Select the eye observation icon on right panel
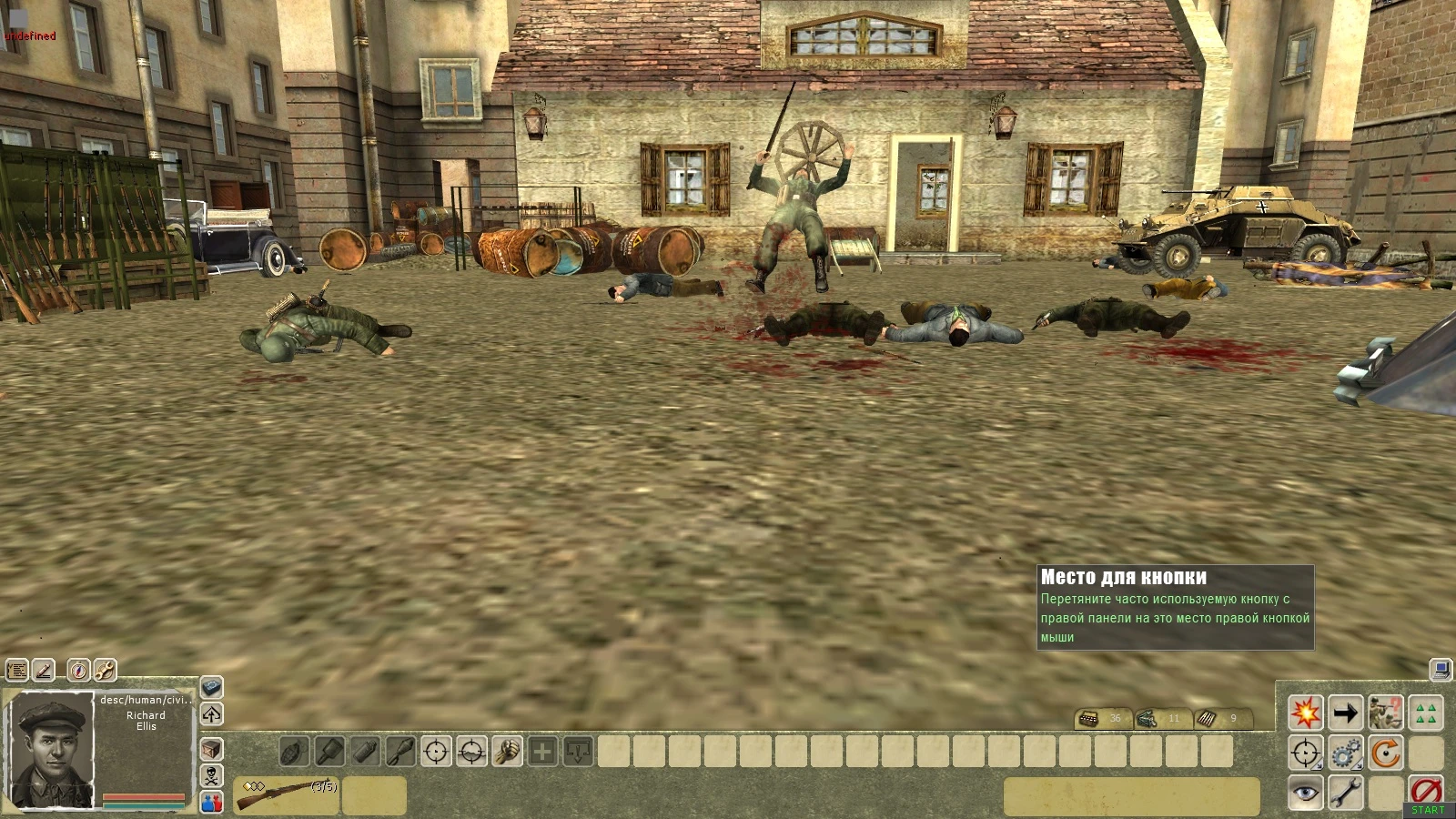Screen dimensions: 1456x819 click(x=1307, y=793)
